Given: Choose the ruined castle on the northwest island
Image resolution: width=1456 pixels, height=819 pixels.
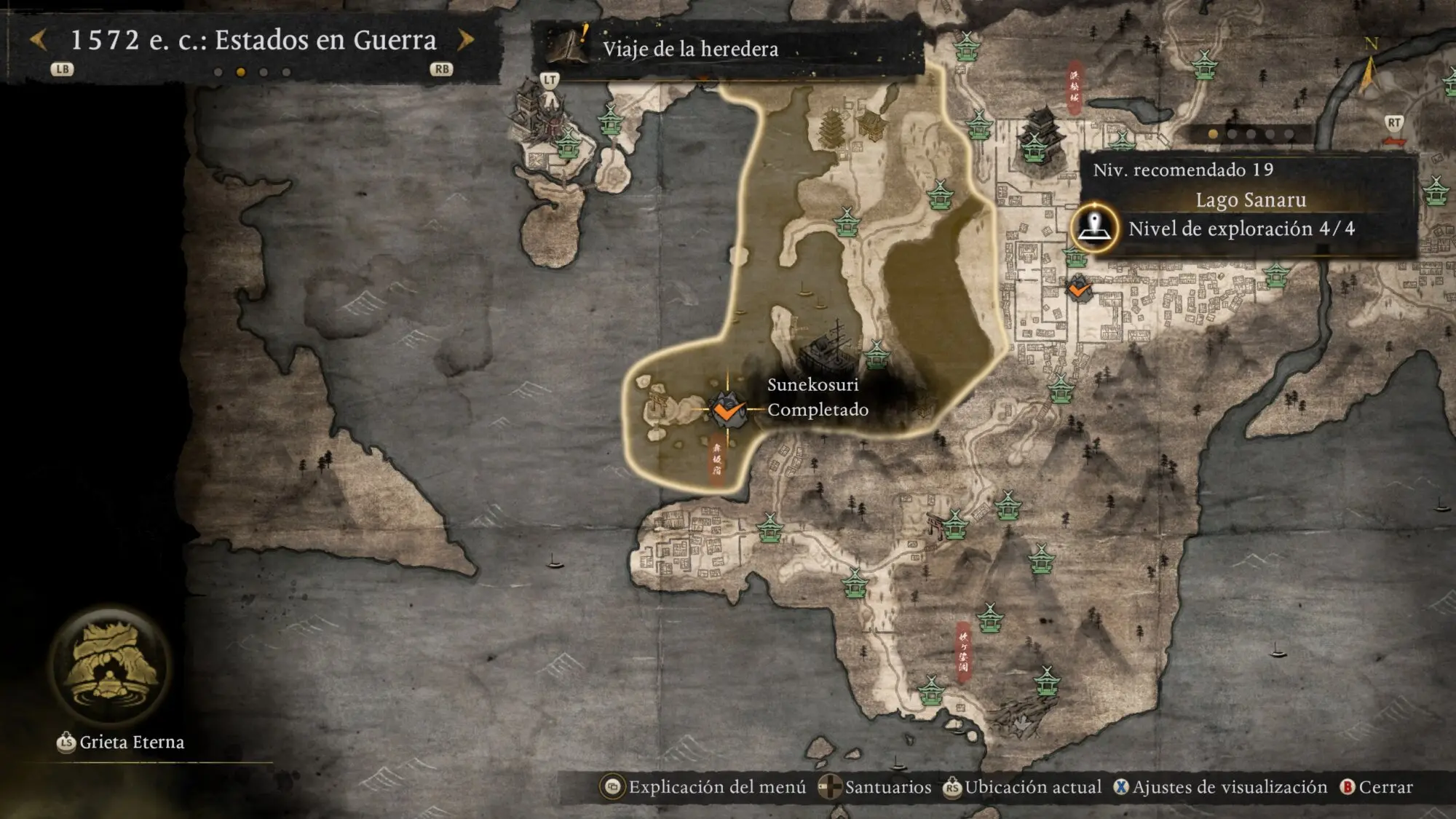Looking at the screenshot, I should (537, 113).
